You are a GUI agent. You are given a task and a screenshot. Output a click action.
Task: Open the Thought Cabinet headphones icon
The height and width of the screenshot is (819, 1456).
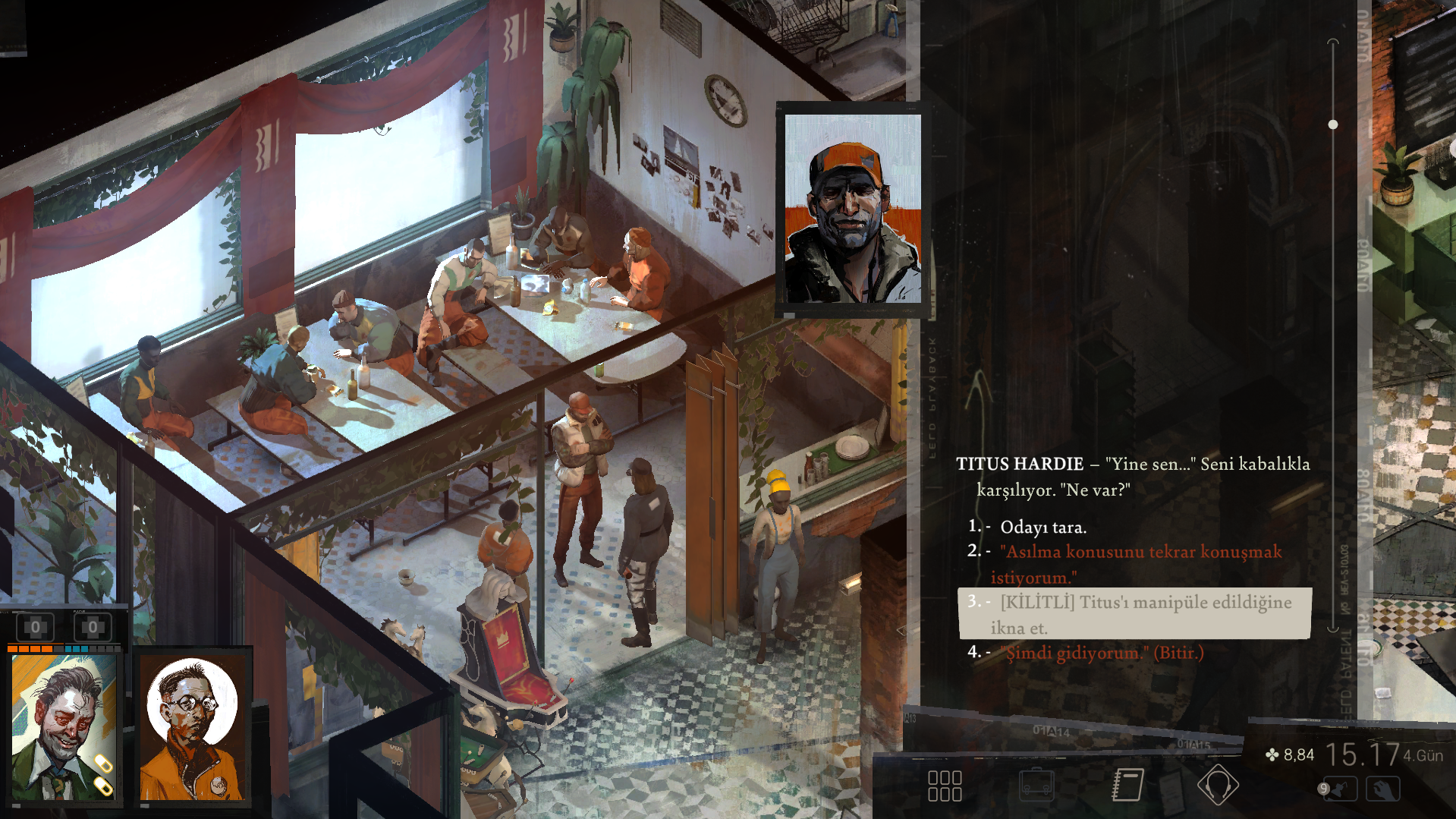[1218, 785]
